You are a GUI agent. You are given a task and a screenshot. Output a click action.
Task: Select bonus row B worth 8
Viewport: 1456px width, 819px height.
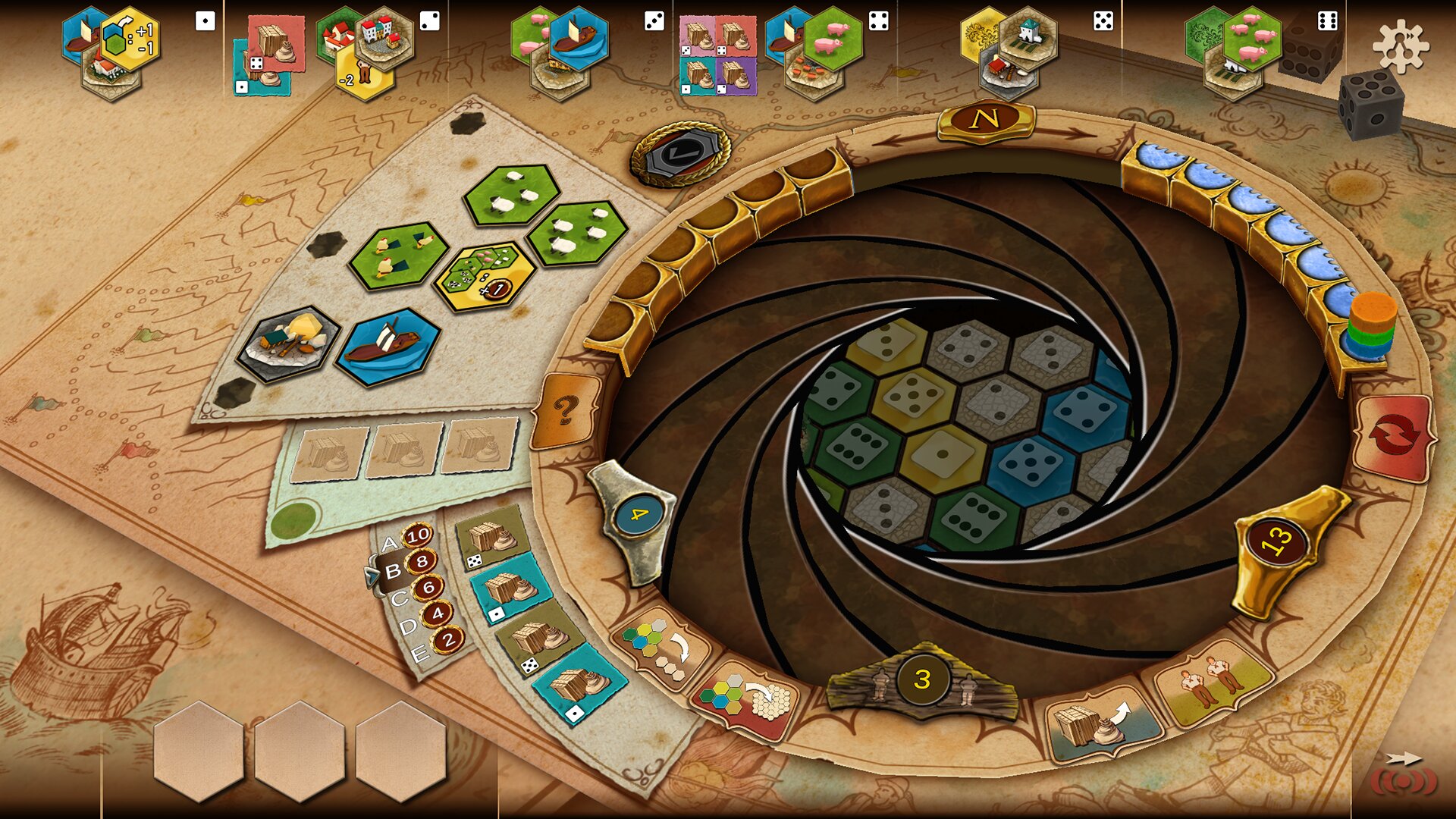pos(408,566)
